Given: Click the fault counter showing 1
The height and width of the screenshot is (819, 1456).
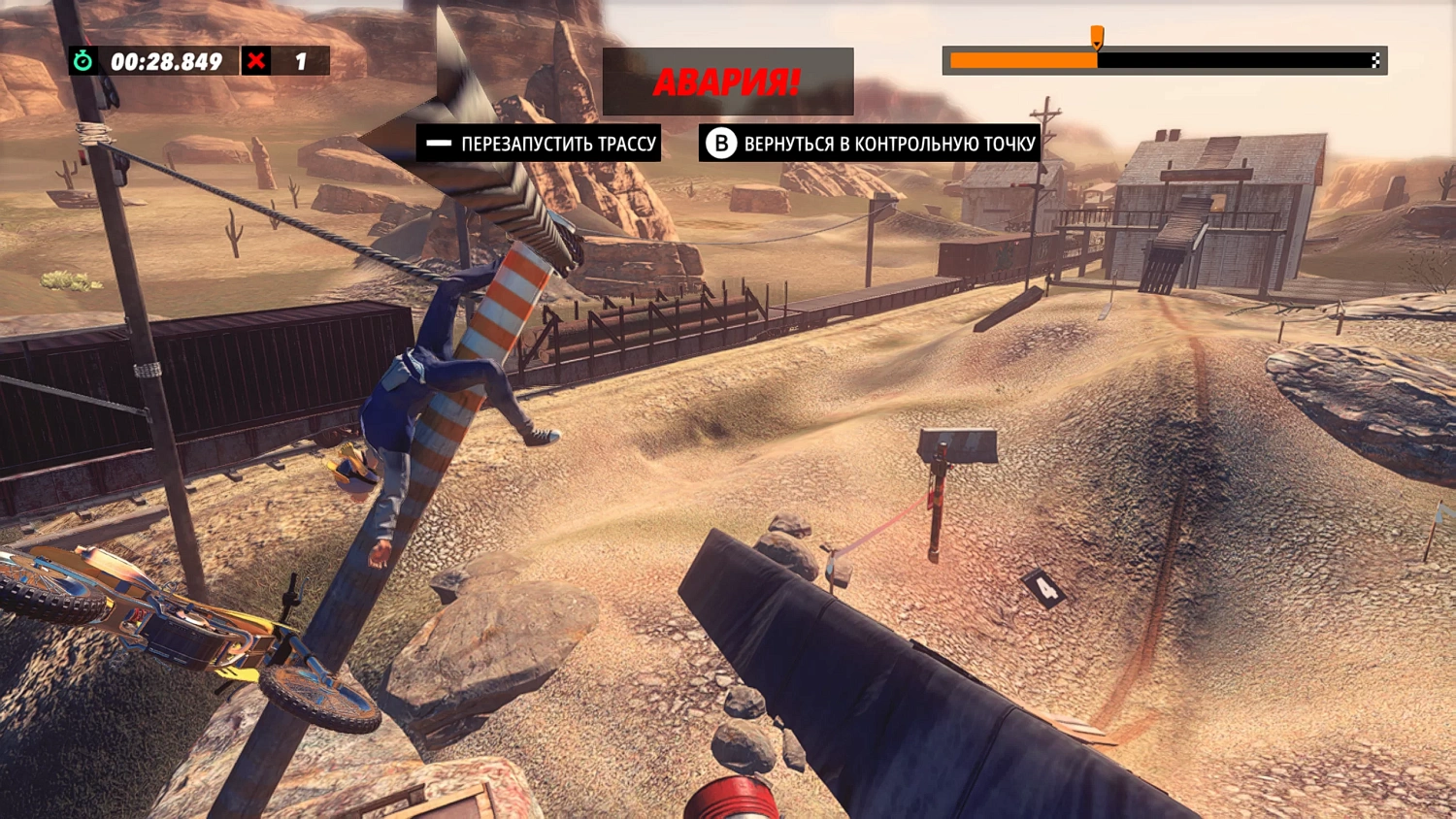Looking at the screenshot, I should 301,61.
